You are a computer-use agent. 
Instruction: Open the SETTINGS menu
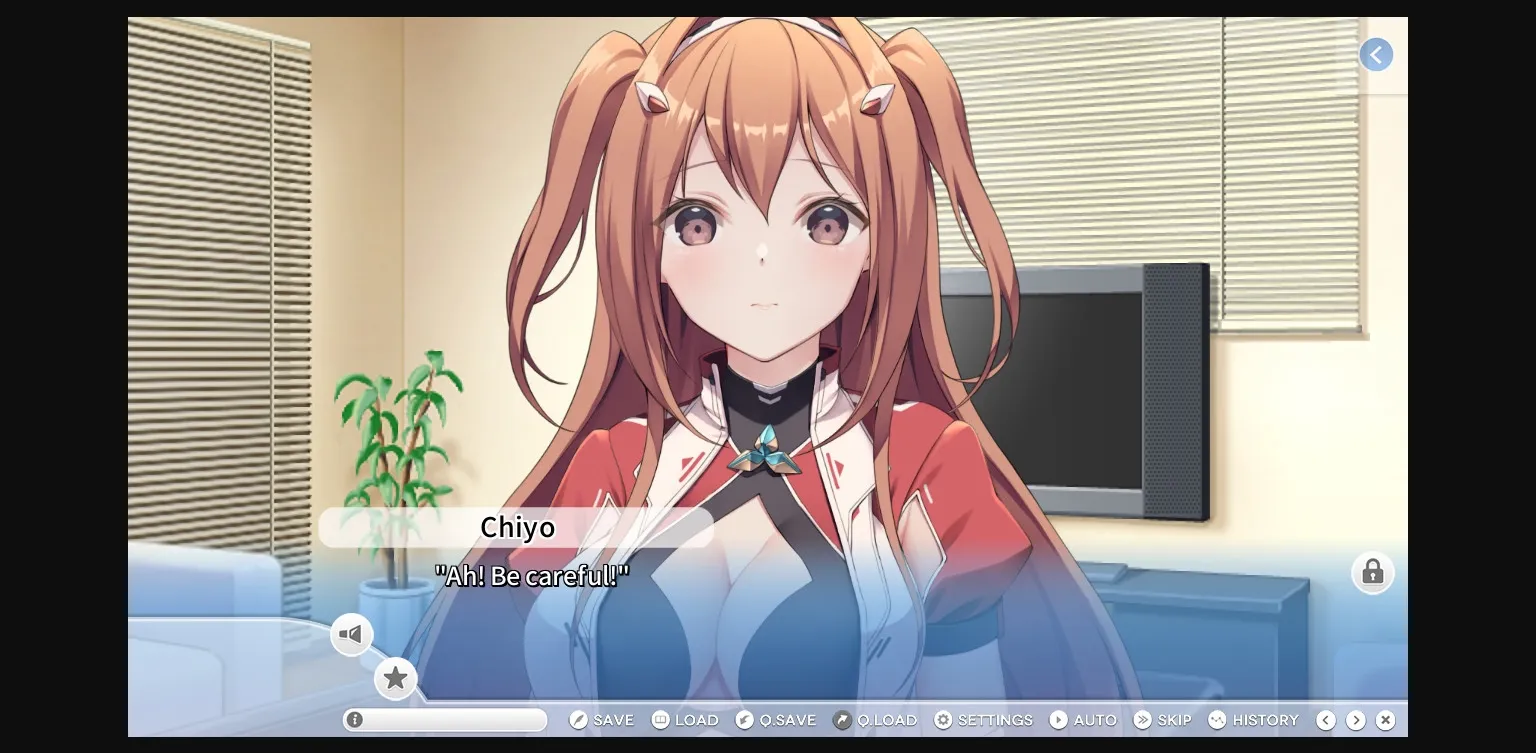click(x=996, y=719)
